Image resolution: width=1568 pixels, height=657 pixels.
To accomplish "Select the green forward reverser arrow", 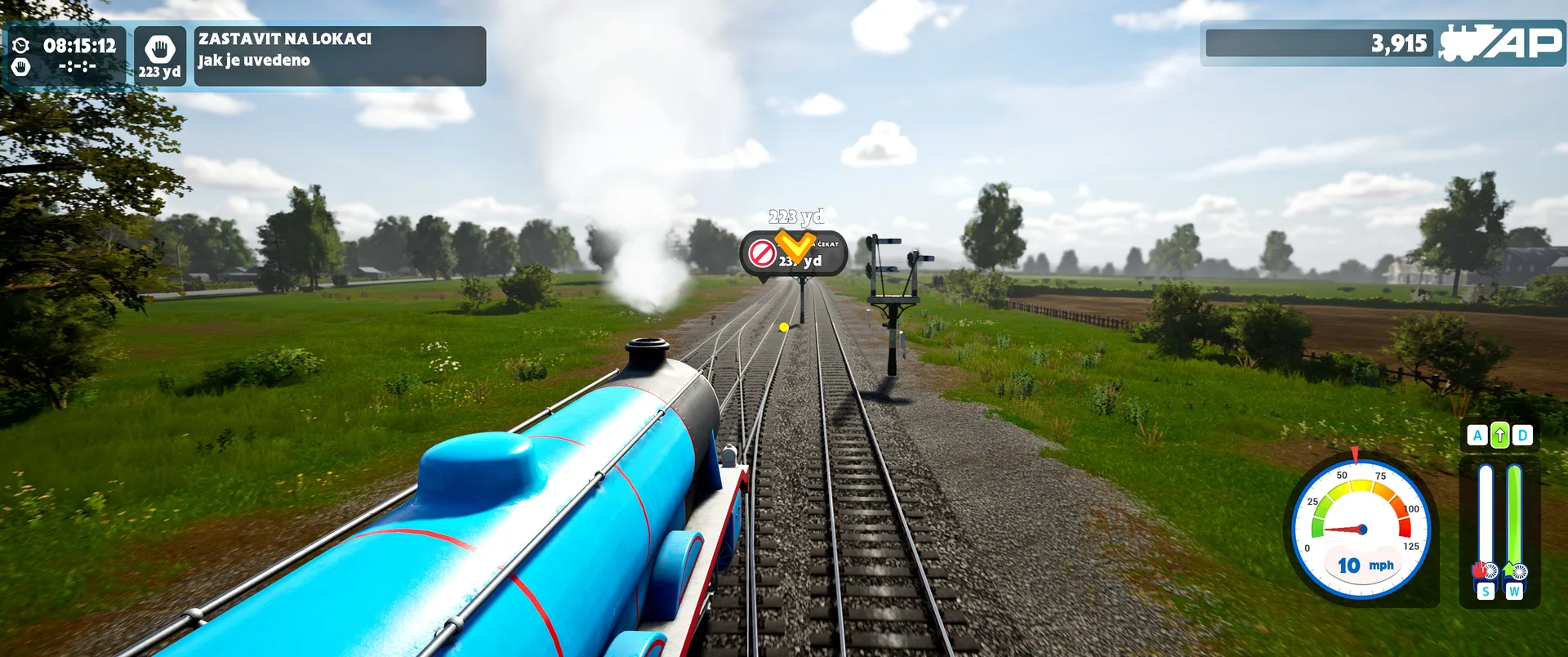I will click(x=1499, y=436).
